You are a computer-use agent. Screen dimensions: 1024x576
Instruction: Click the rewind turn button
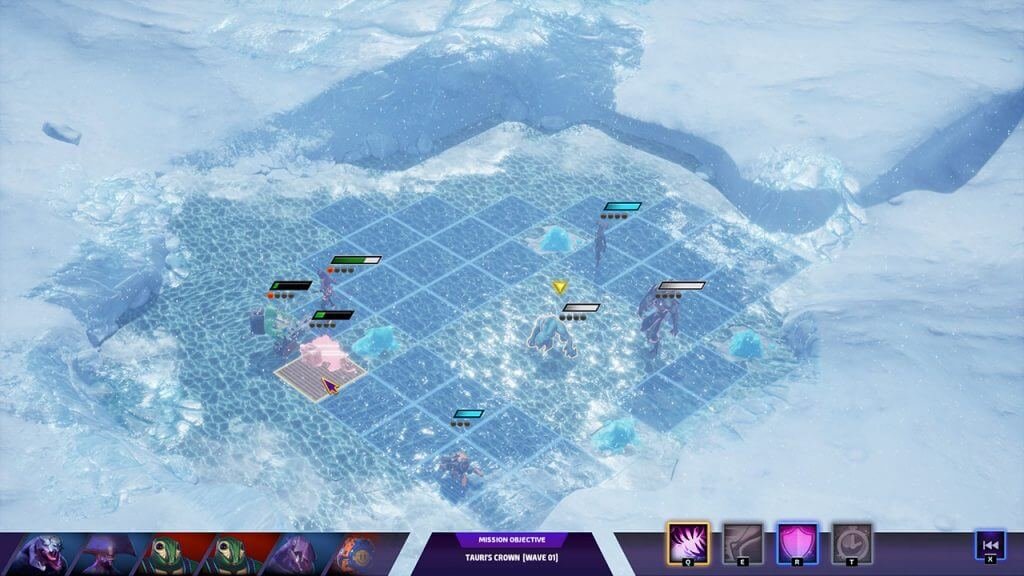[x=989, y=545]
